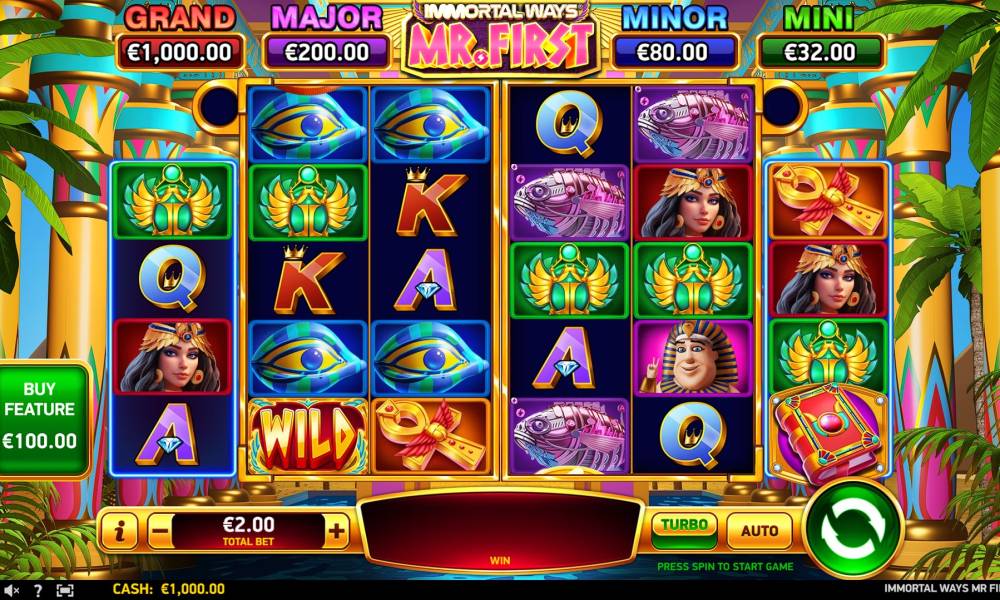Toggle the muted sound speaker icon

12,590
